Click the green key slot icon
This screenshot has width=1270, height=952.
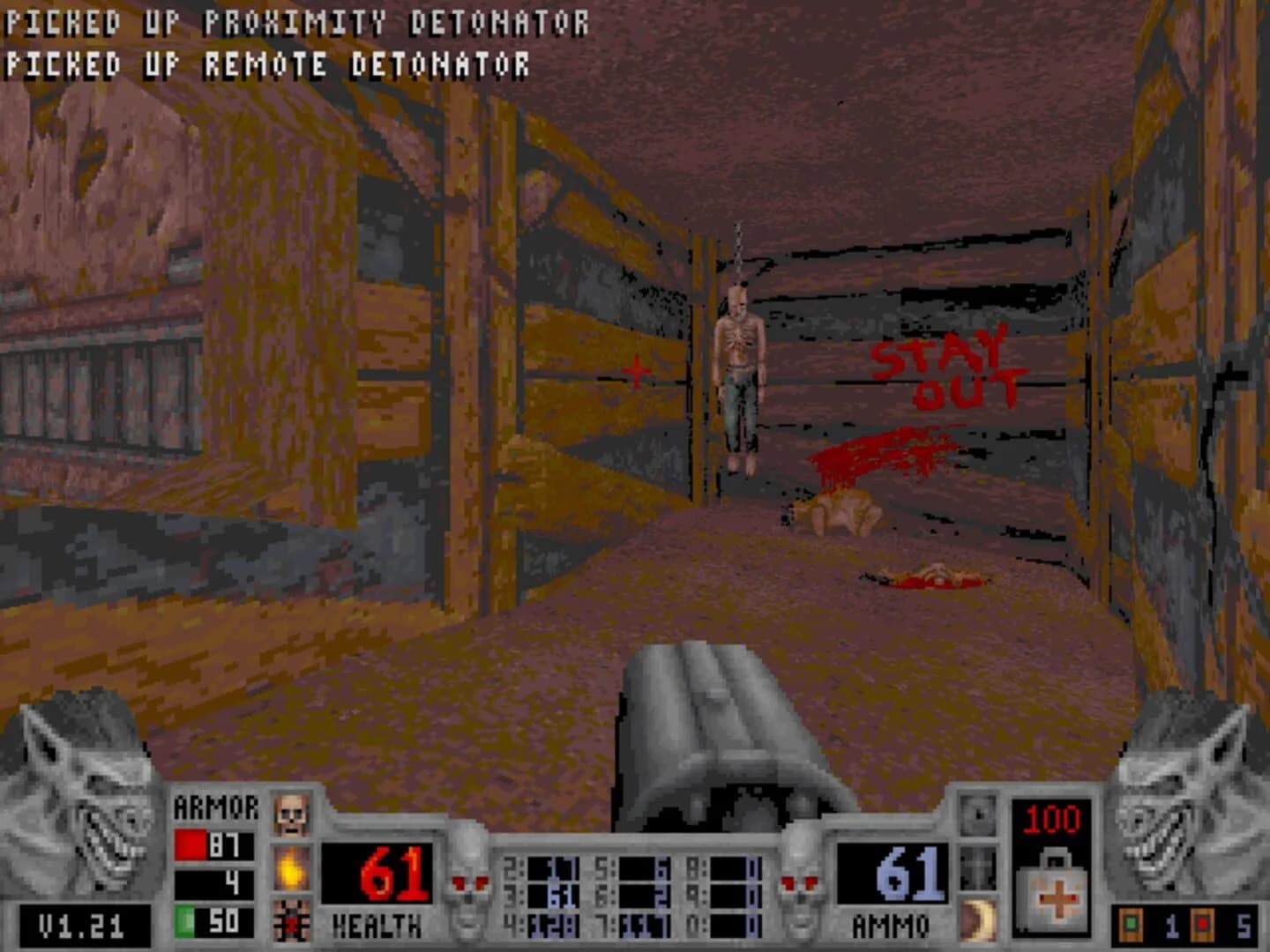(x=1132, y=924)
